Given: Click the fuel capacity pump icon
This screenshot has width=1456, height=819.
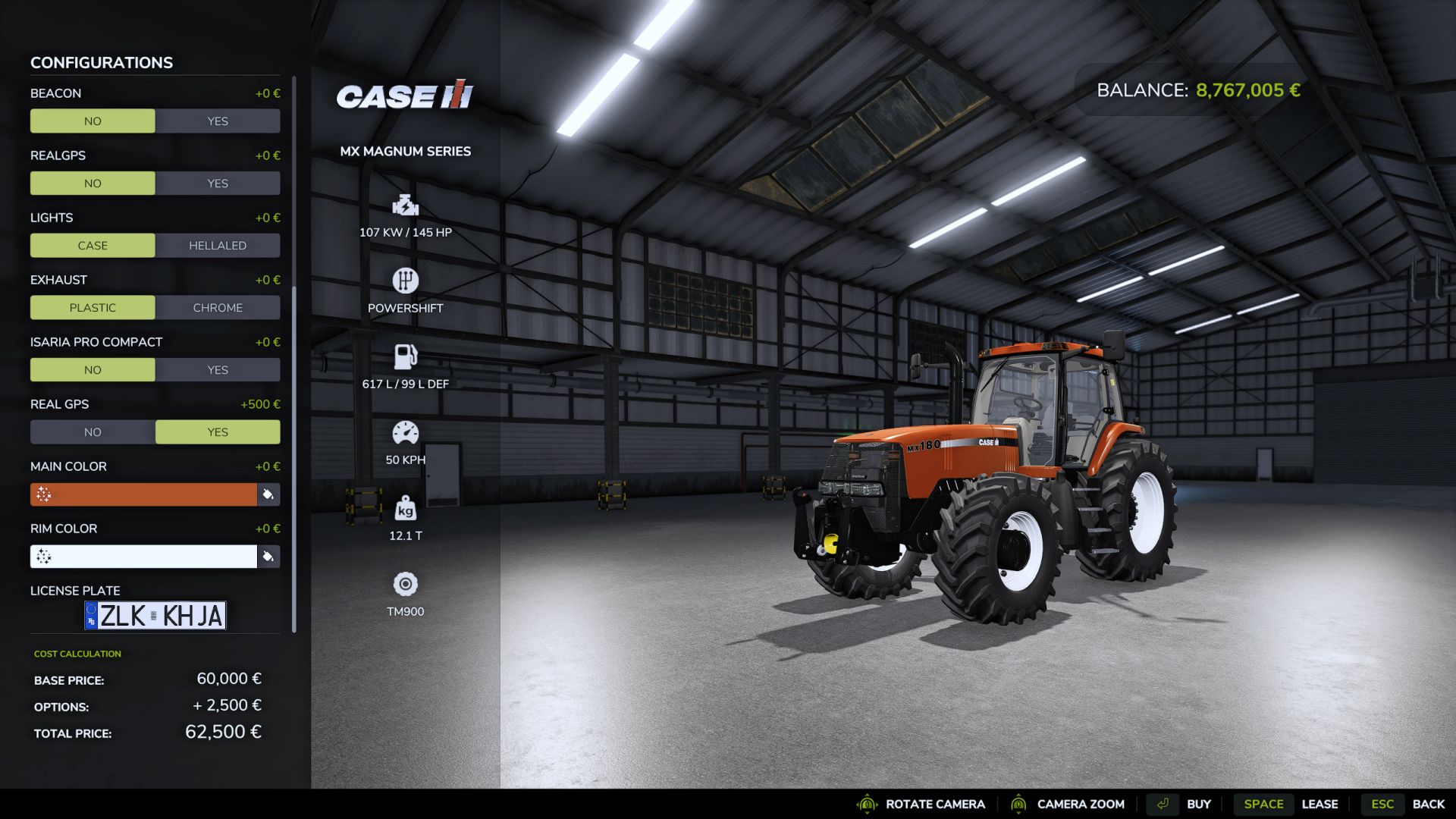Looking at the screenshot, I should click(x=405, y=356).
